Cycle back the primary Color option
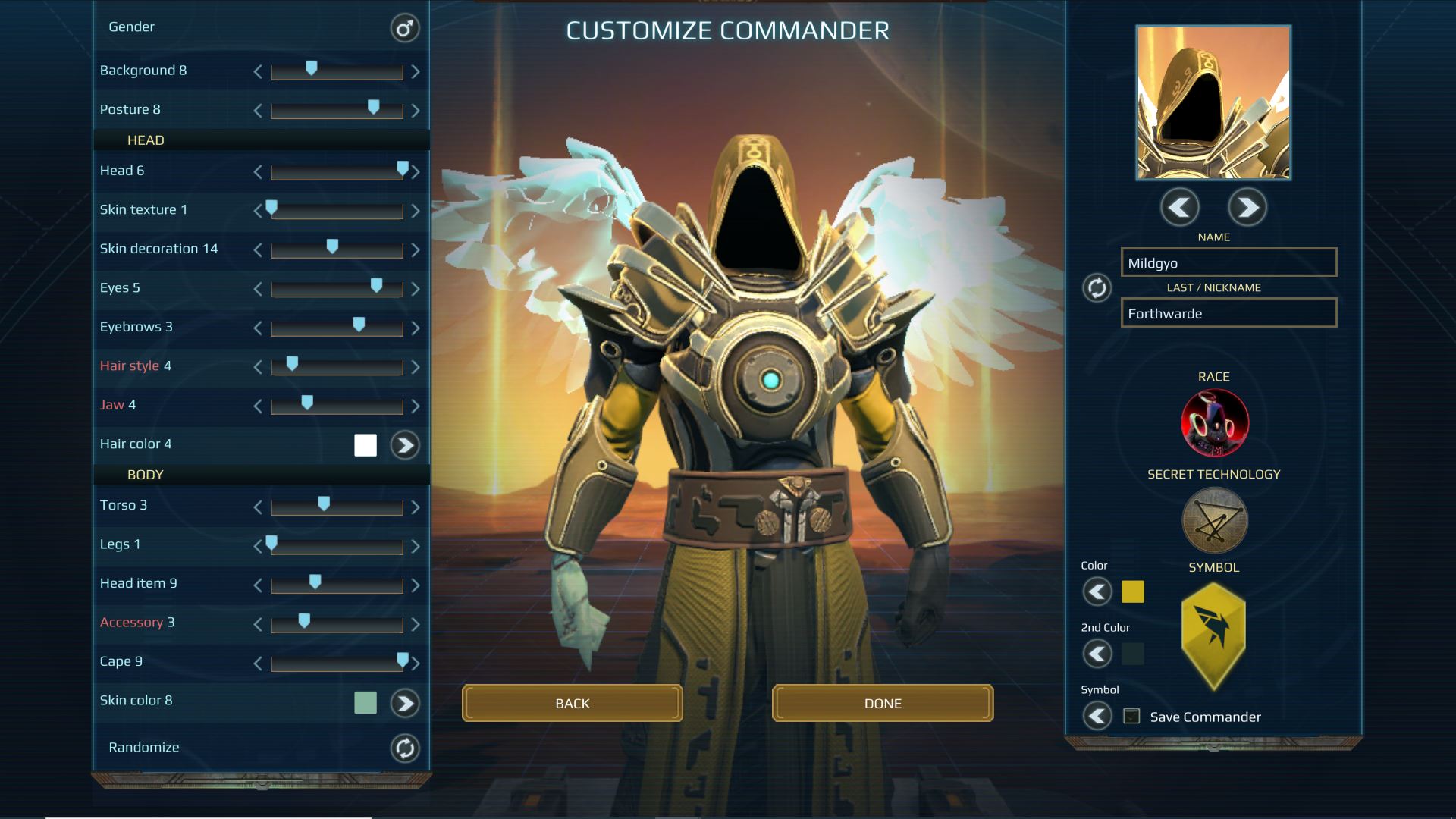 point(1097,592)
